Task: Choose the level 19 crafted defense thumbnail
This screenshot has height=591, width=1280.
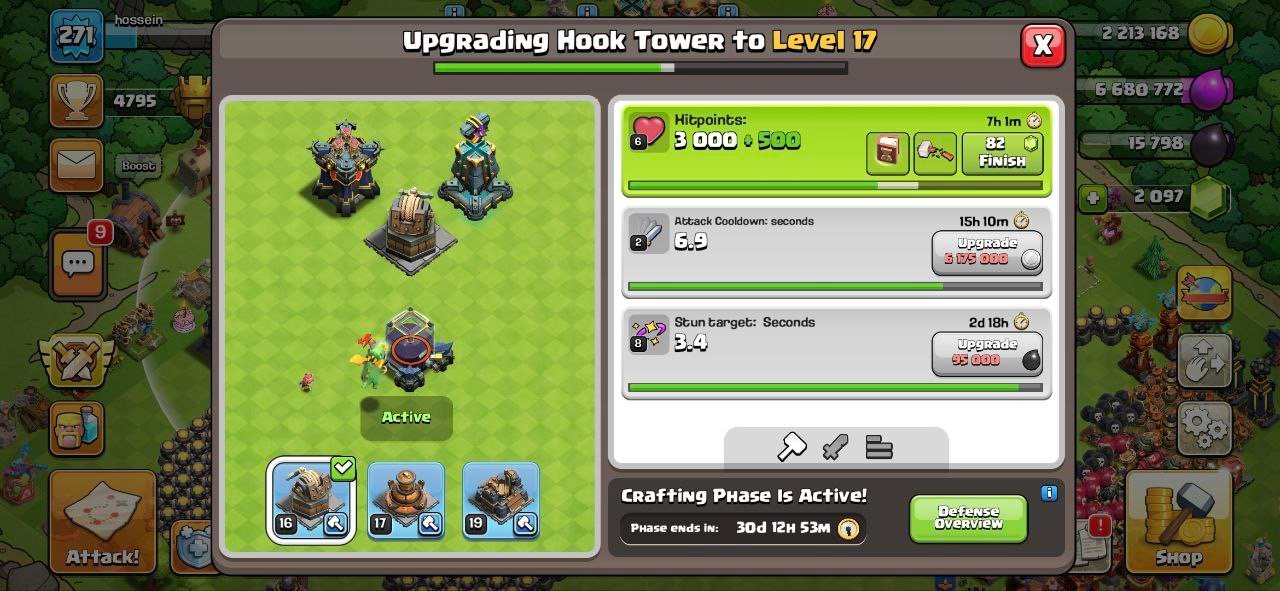Action: tap(500, 500)
